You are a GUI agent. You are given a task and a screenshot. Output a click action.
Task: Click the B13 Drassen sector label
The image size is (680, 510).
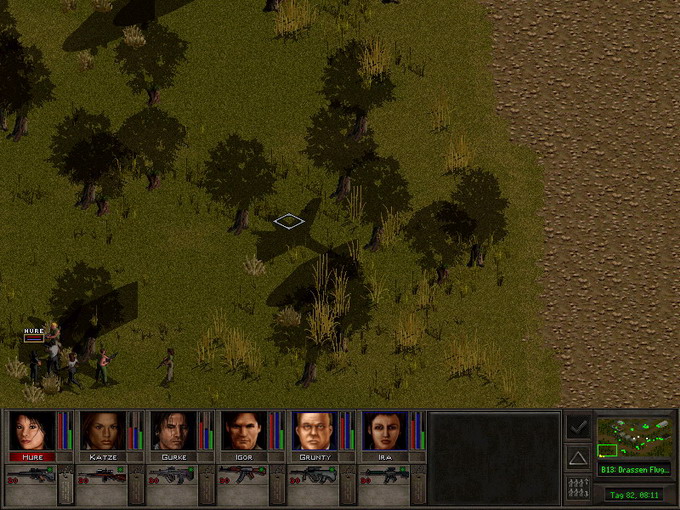pyautogui.click(x=634, y=469)
